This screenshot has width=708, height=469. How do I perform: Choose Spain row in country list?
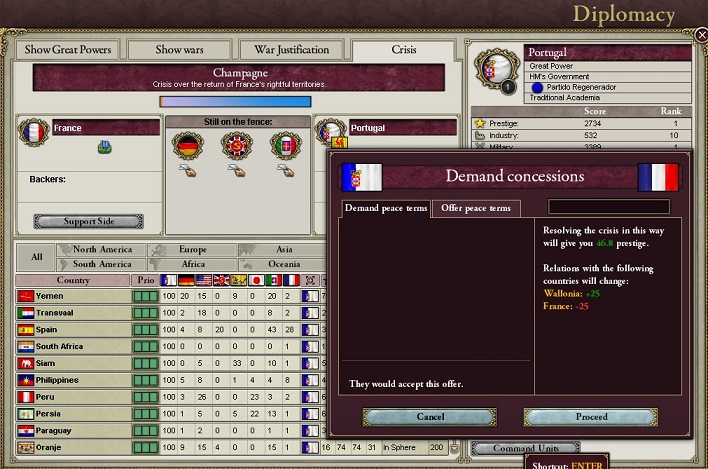73,329
